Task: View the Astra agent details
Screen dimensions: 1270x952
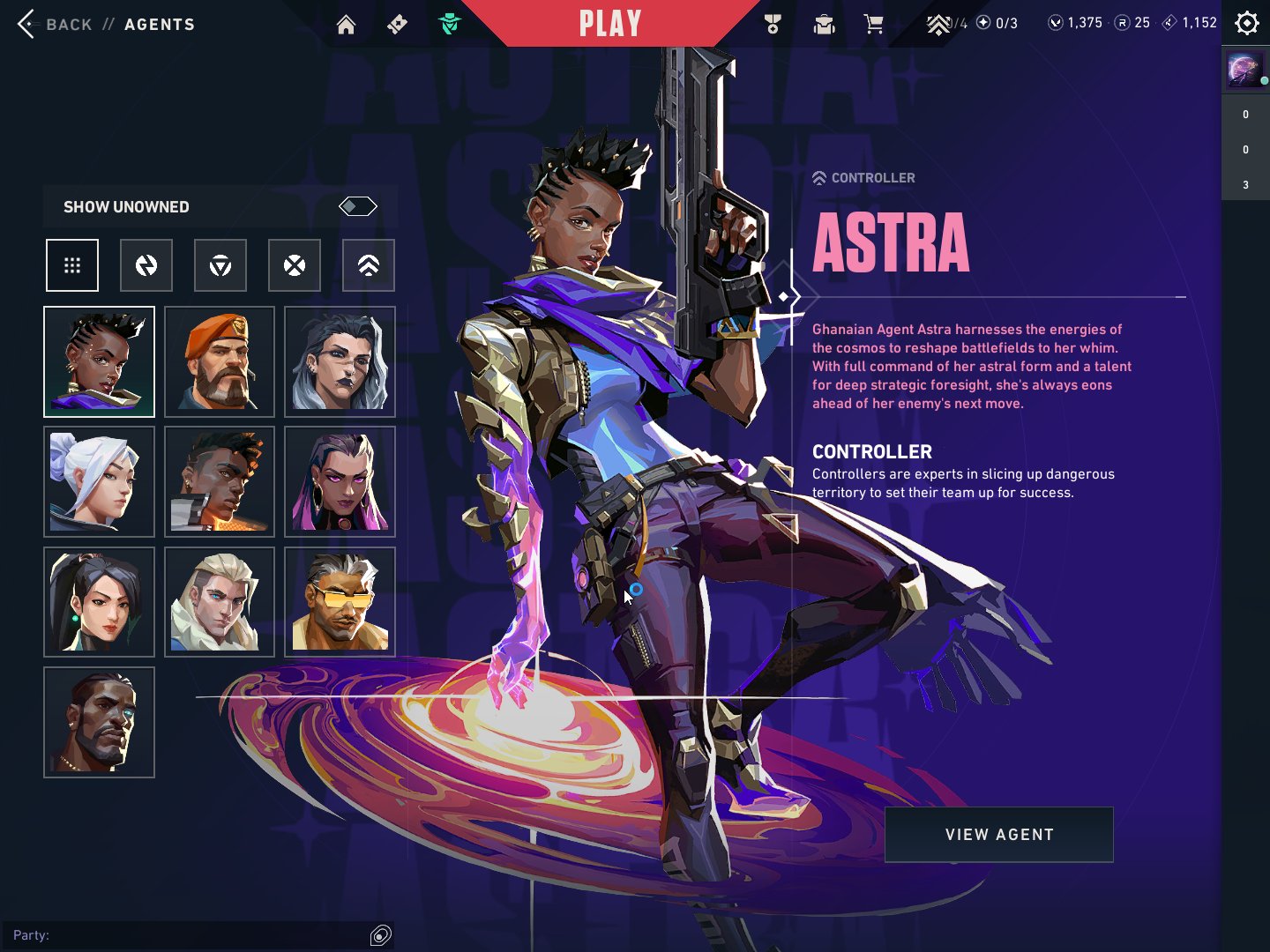Action: [x=998, y=834]
